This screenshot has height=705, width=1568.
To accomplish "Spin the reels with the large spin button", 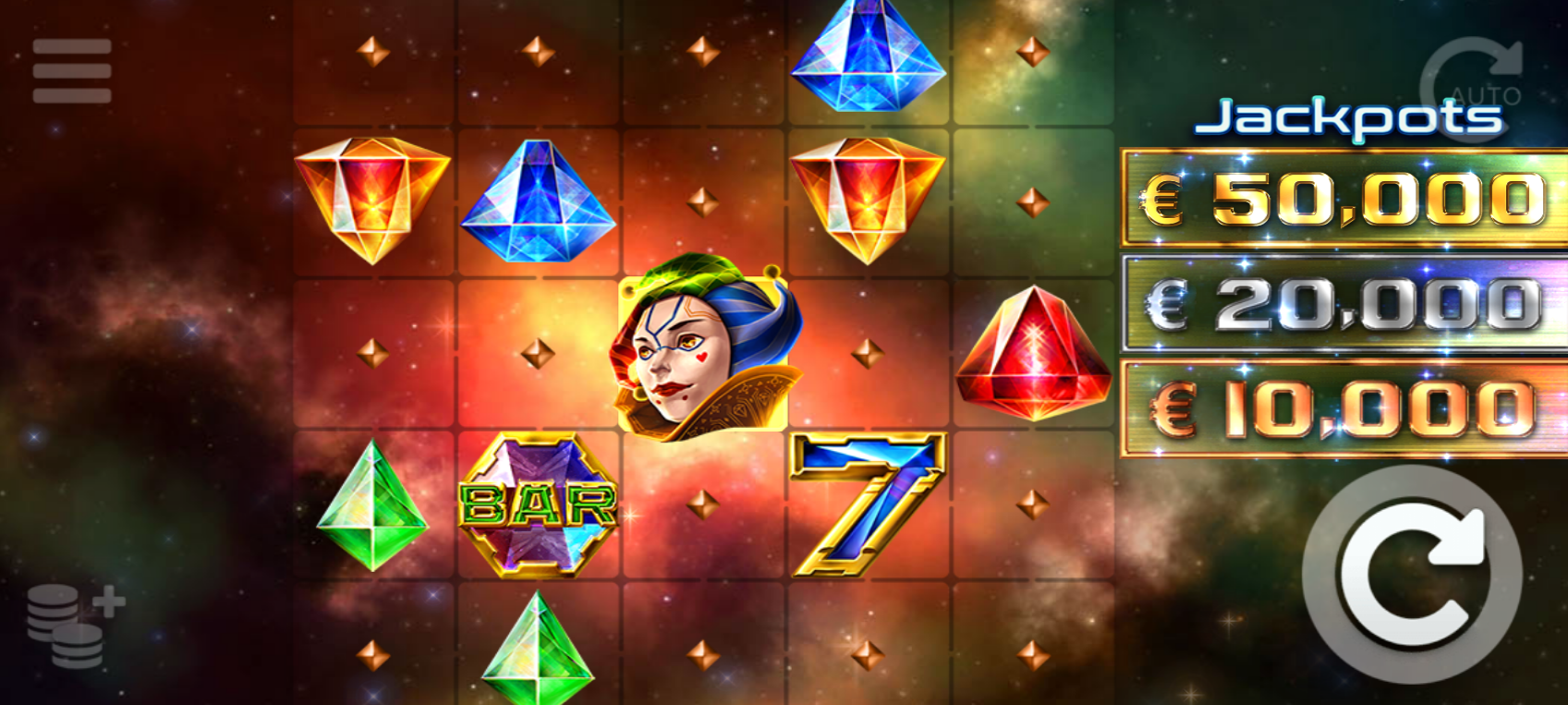I will click(x=1411, y=575).
